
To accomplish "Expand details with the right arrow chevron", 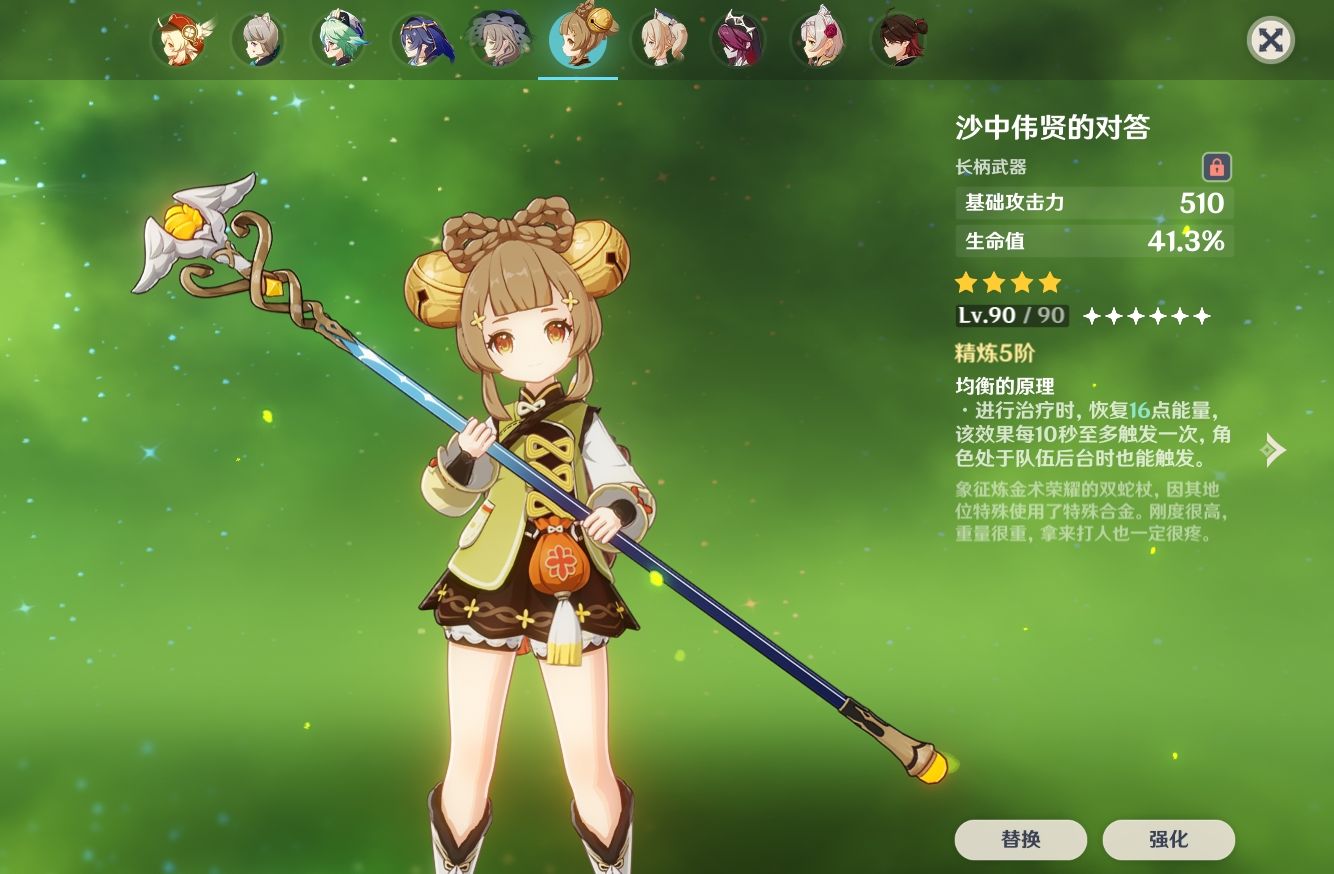I will coord(1273,451).
